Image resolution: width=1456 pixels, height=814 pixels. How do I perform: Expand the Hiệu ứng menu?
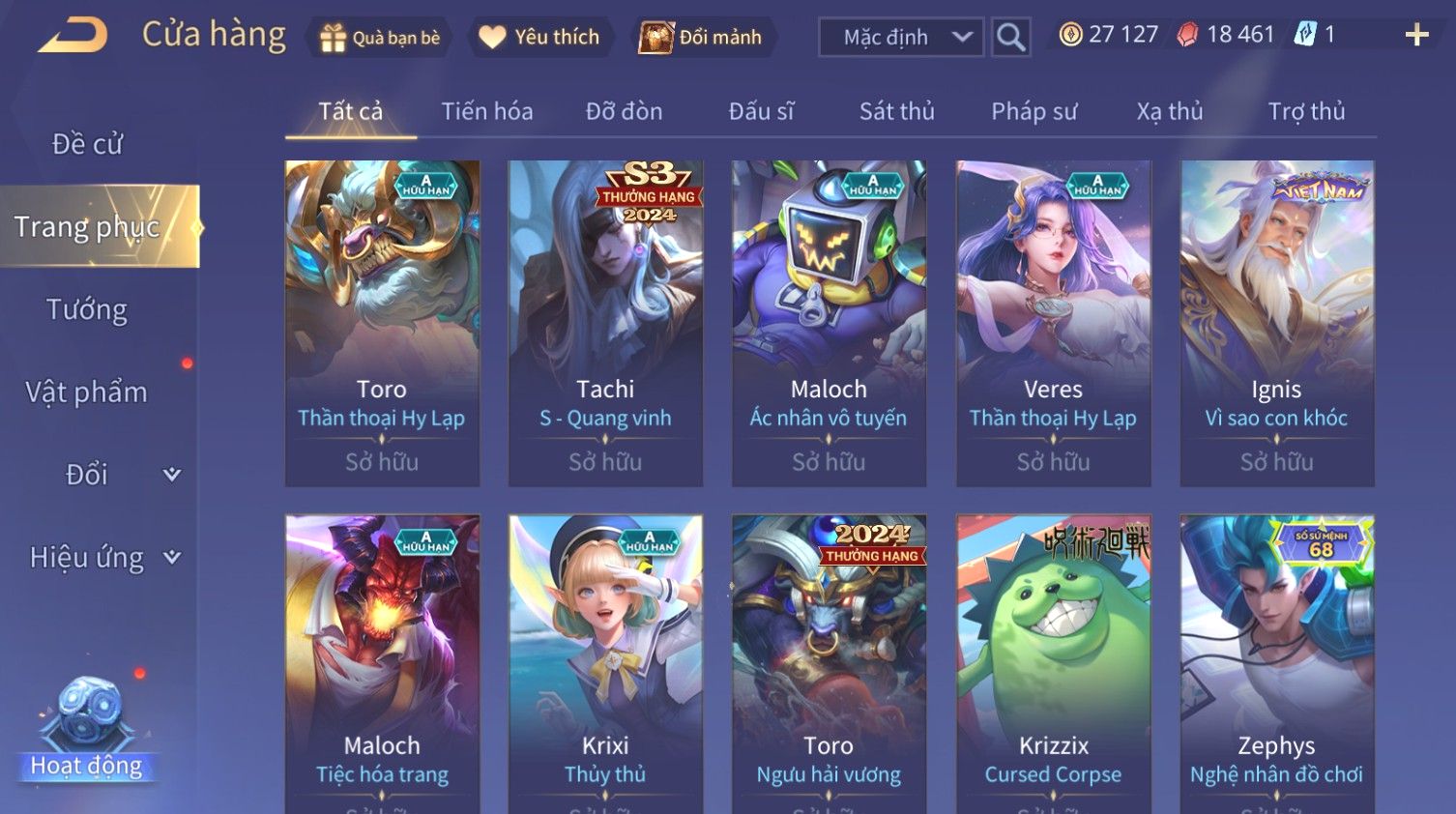coord(103,558)
